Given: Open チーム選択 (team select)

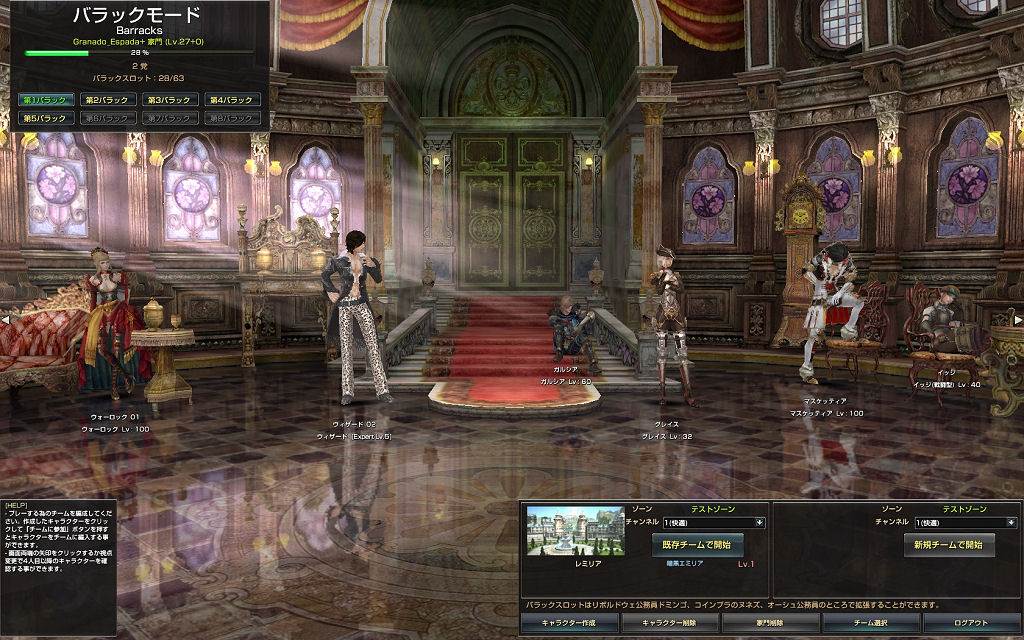Looking at the screenshot, I should coord(870,622).
